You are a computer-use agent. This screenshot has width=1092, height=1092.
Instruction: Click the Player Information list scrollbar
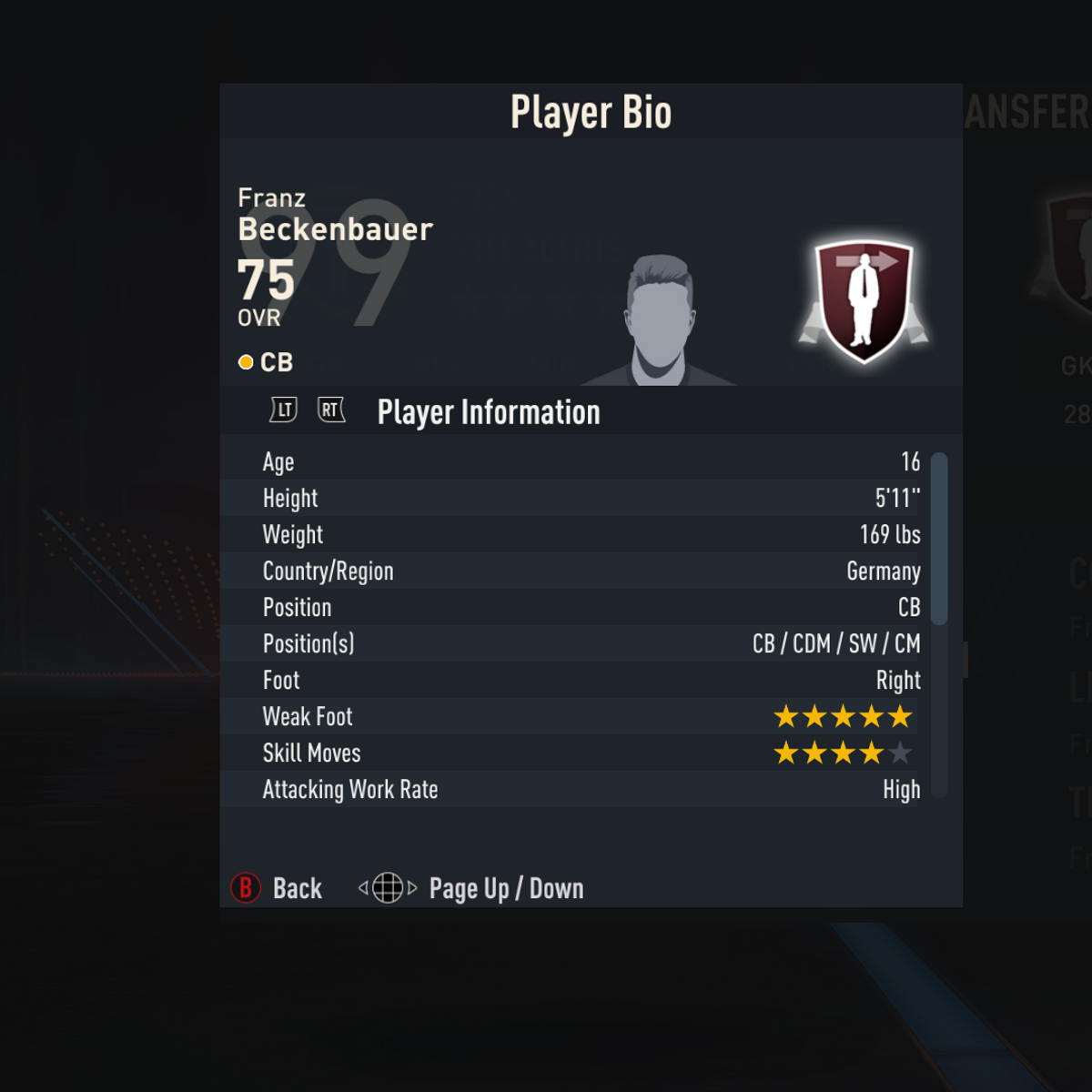pos(939,539)
